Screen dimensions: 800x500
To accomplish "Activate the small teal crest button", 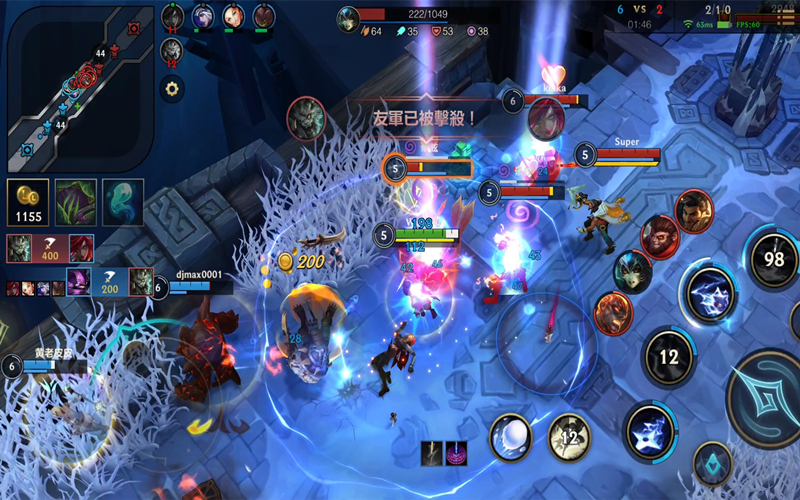I will point(712,464).
